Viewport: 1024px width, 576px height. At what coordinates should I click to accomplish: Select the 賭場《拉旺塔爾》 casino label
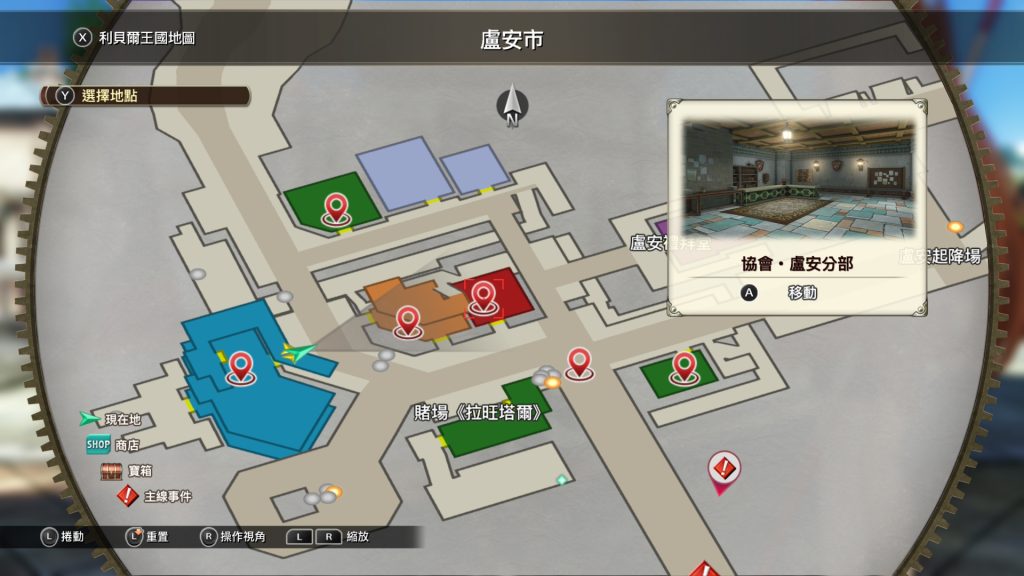tap(479, 412)
